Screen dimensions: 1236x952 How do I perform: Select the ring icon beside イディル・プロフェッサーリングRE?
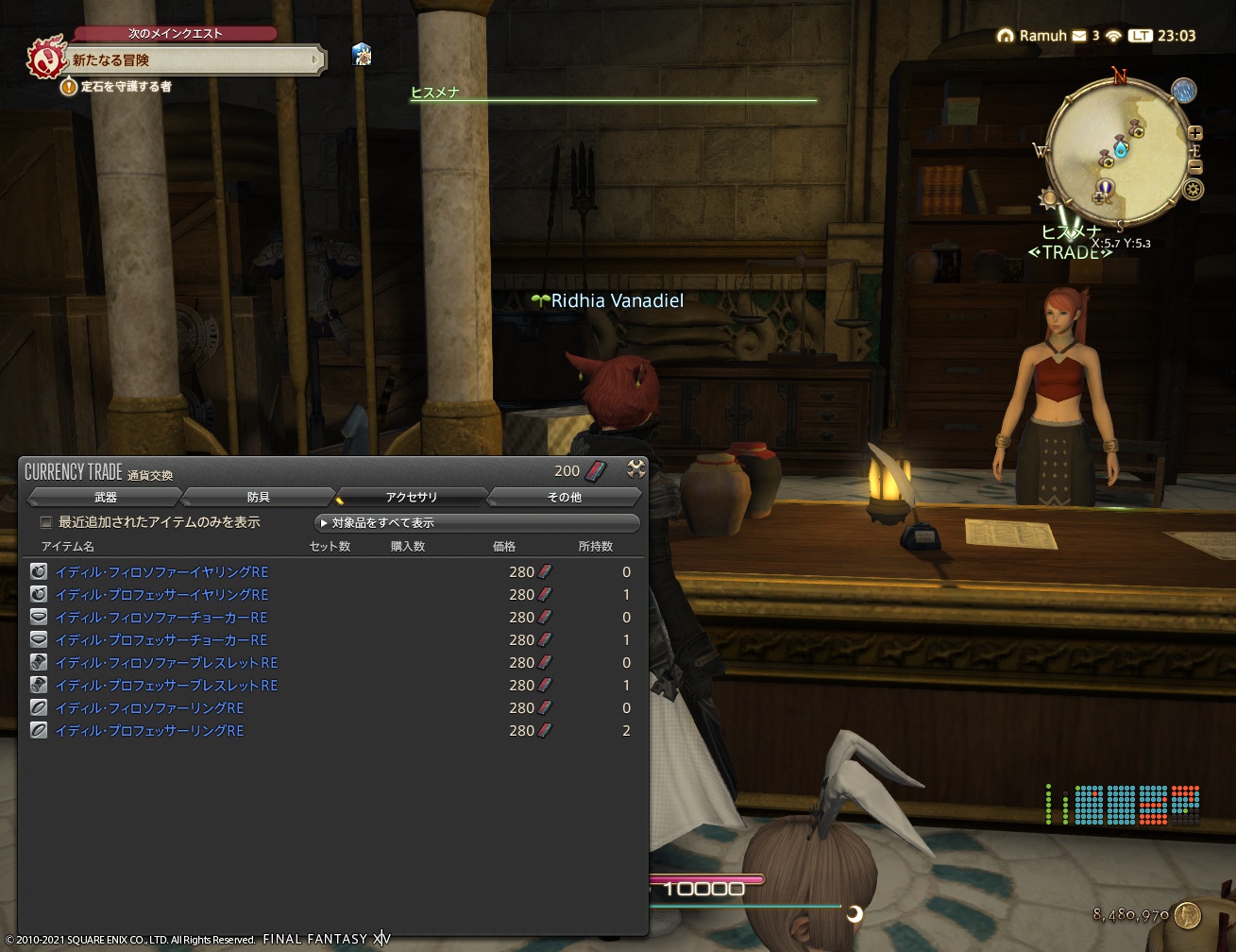(38, 729)
